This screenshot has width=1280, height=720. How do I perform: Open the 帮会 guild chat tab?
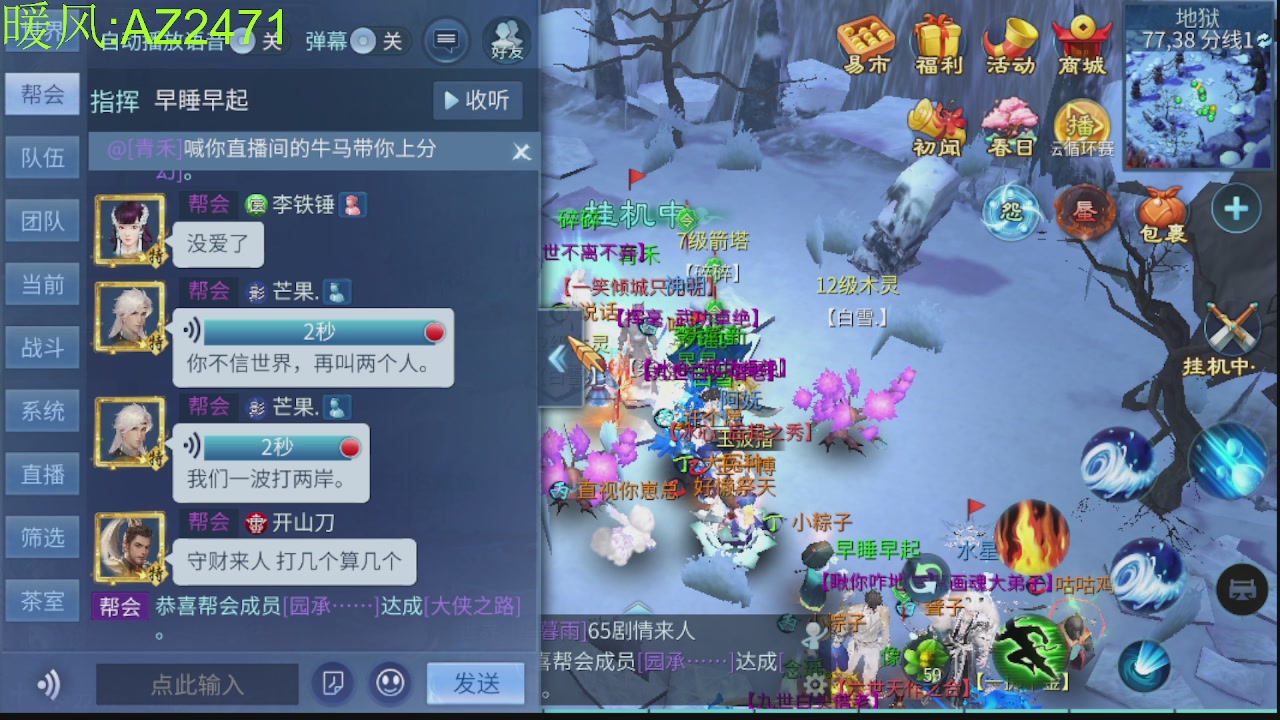42,93
